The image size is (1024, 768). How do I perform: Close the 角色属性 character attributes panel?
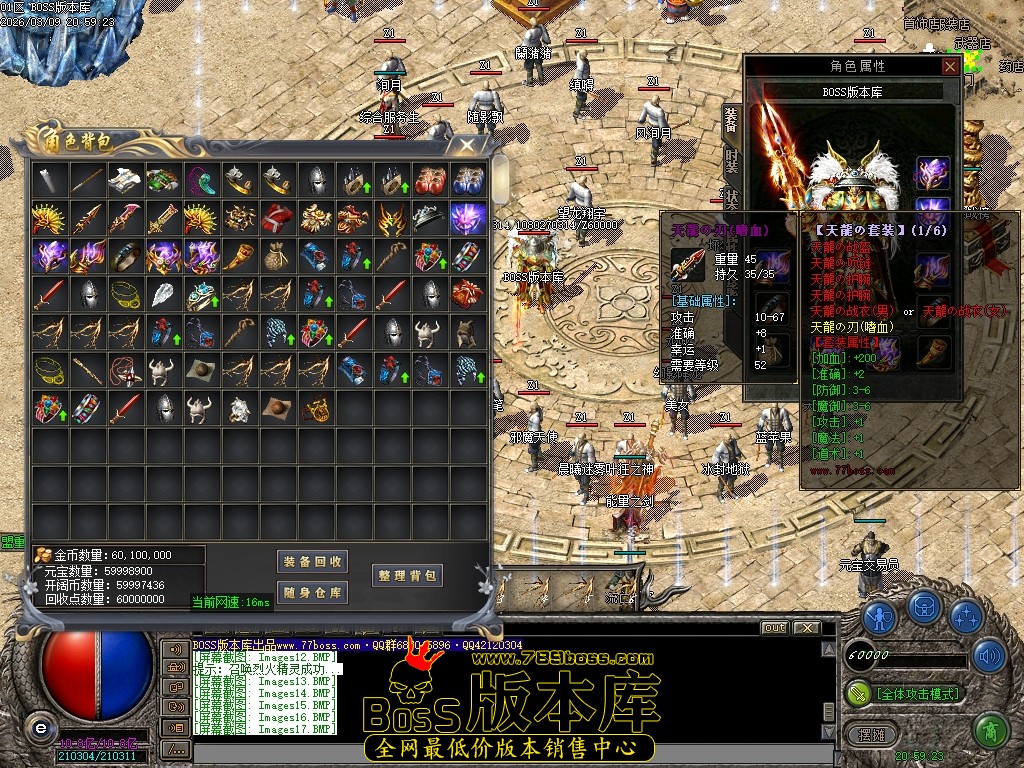click(x=950, y=67)
